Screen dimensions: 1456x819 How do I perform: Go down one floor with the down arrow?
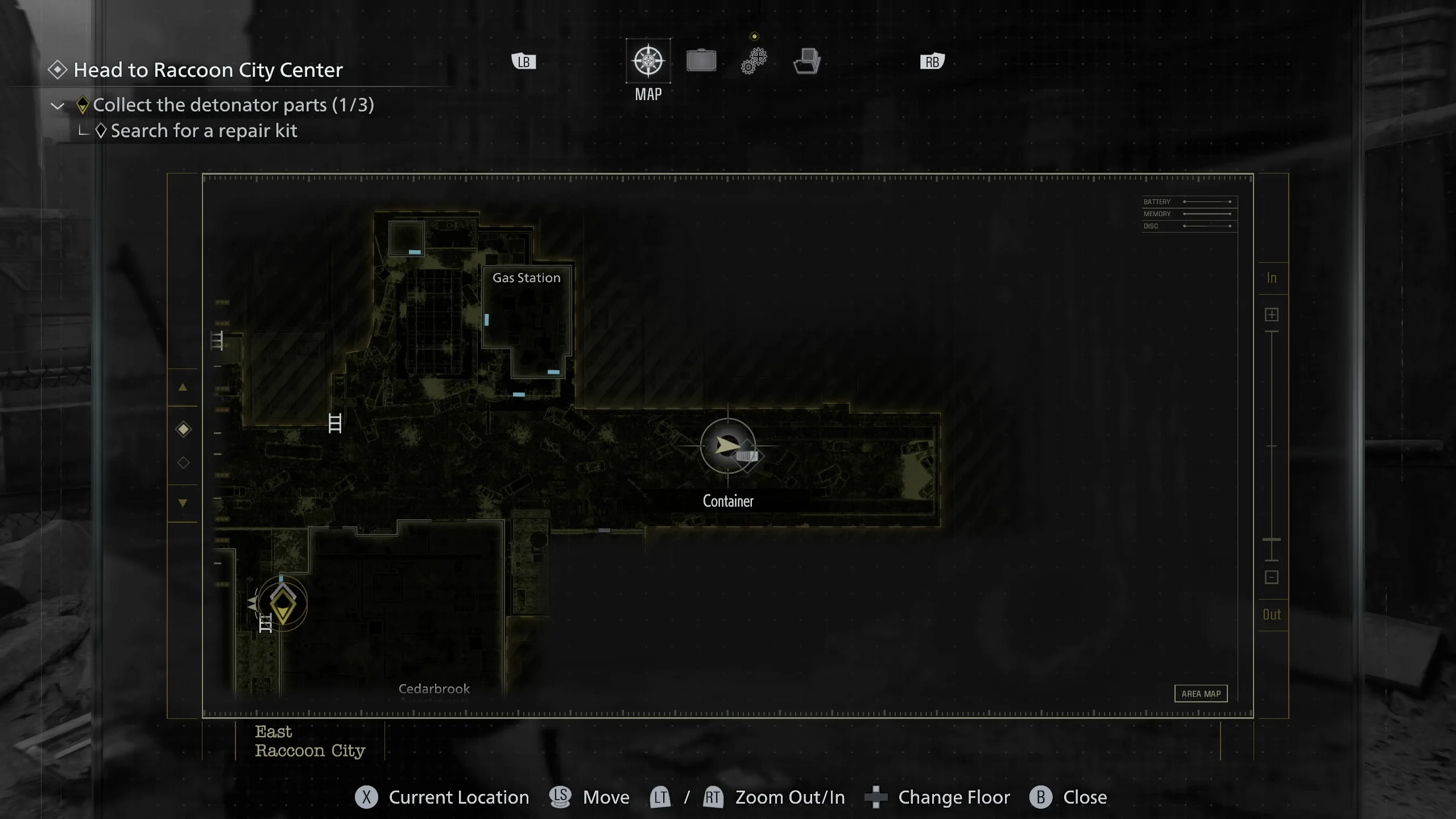click(x=183, y=503)
